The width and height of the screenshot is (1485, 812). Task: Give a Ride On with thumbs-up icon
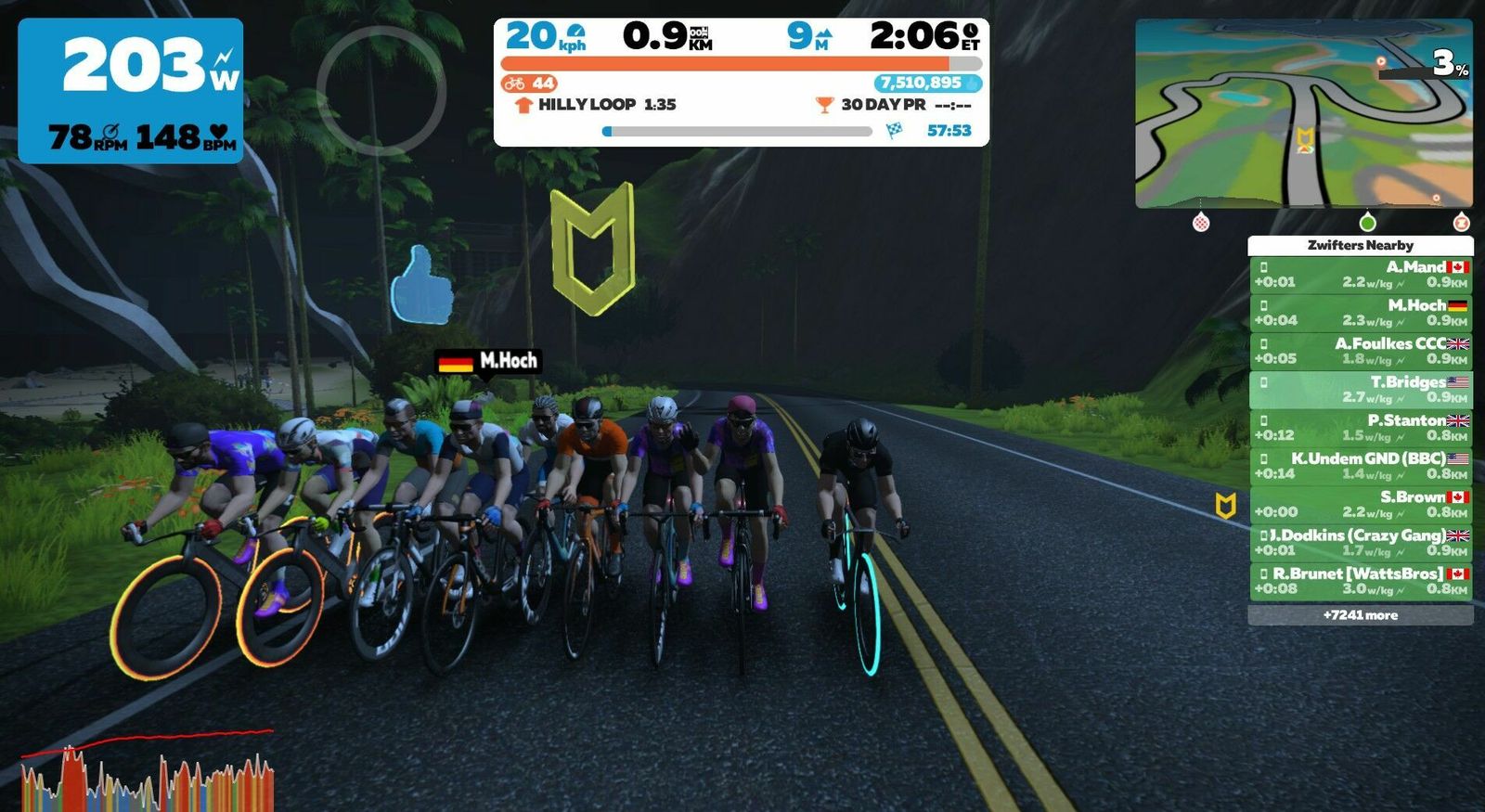421,285
